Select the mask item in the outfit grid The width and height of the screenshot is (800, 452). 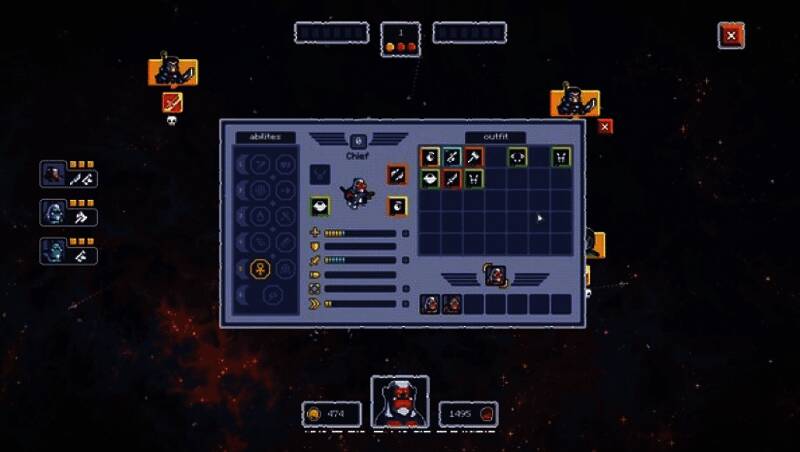tap(517, 157)
